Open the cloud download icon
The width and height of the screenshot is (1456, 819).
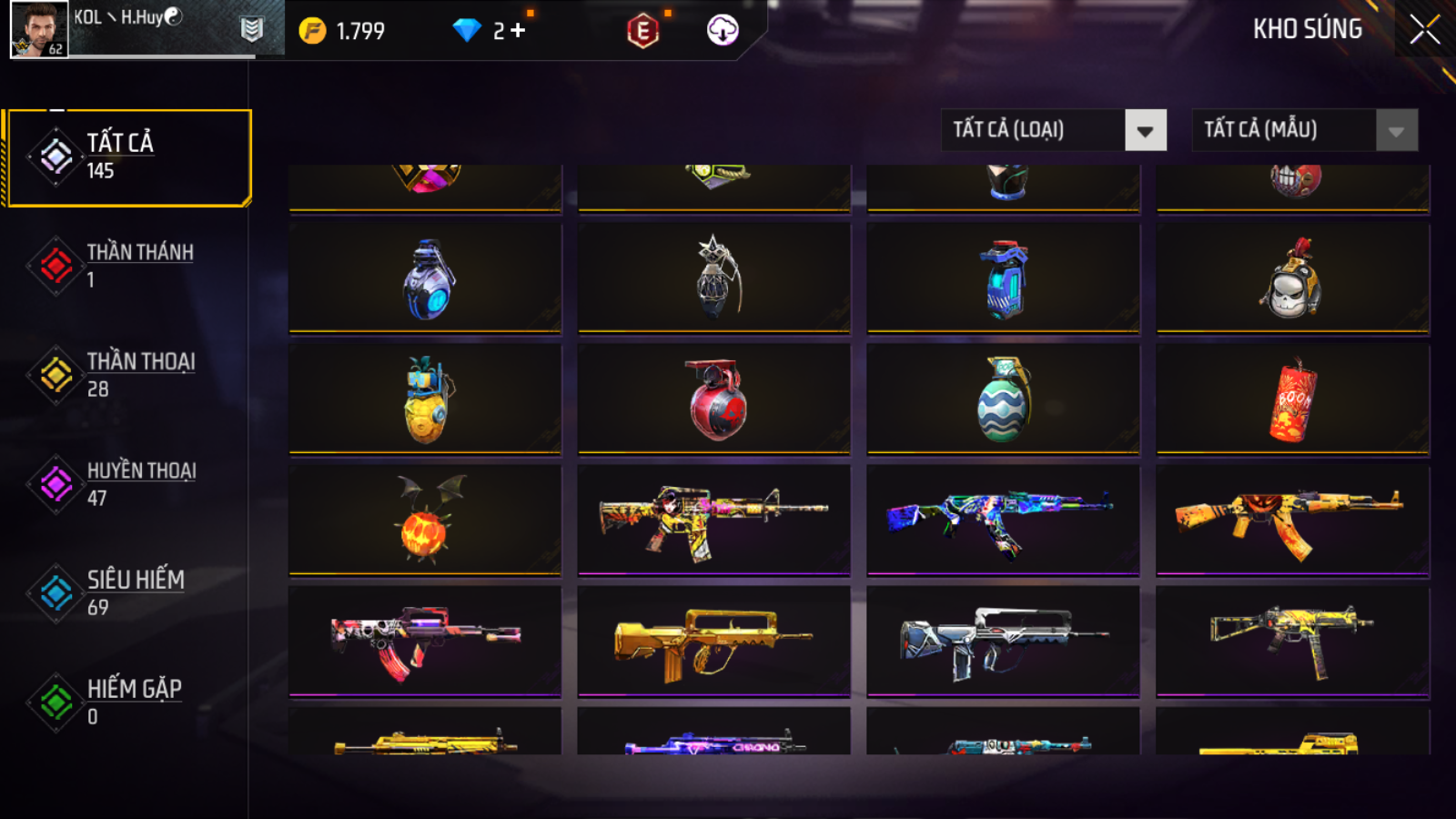pyautogui.click(x=723, y=31)
